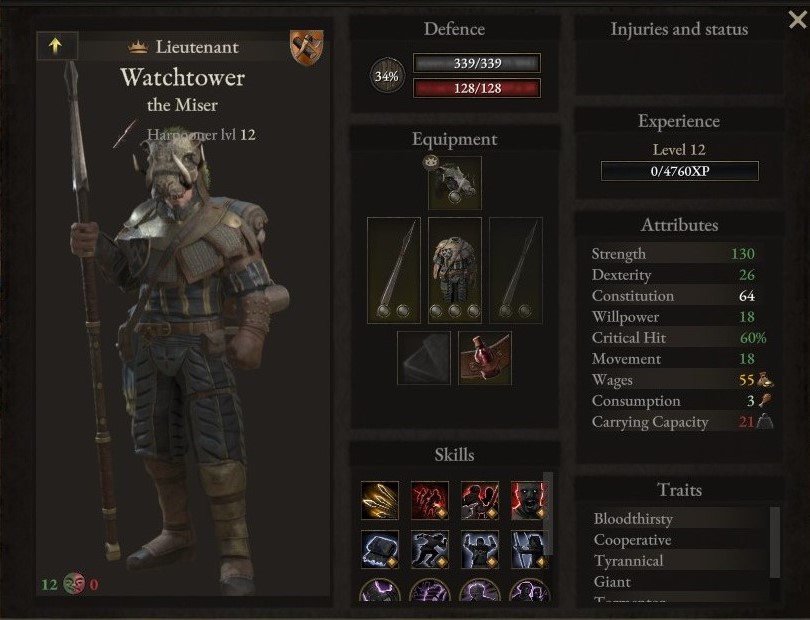This screenshot has height=620, width=810.
Task: Click the yellow up-arrow promotion button
Action: (56, 46)
